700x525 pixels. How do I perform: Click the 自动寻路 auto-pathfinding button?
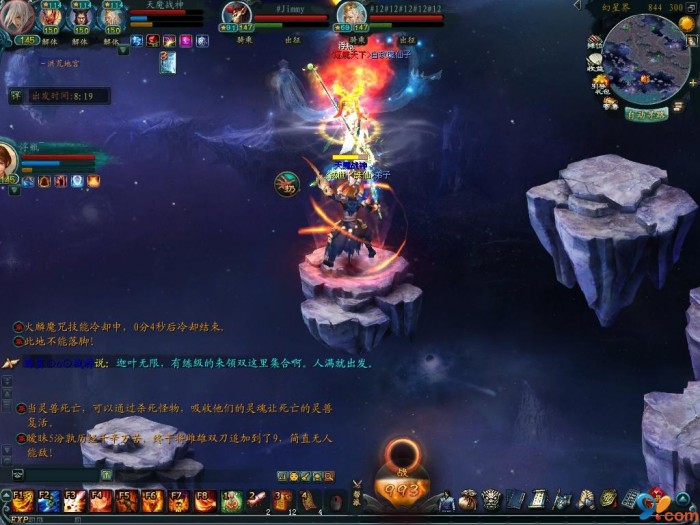click(x=647, y=114)
